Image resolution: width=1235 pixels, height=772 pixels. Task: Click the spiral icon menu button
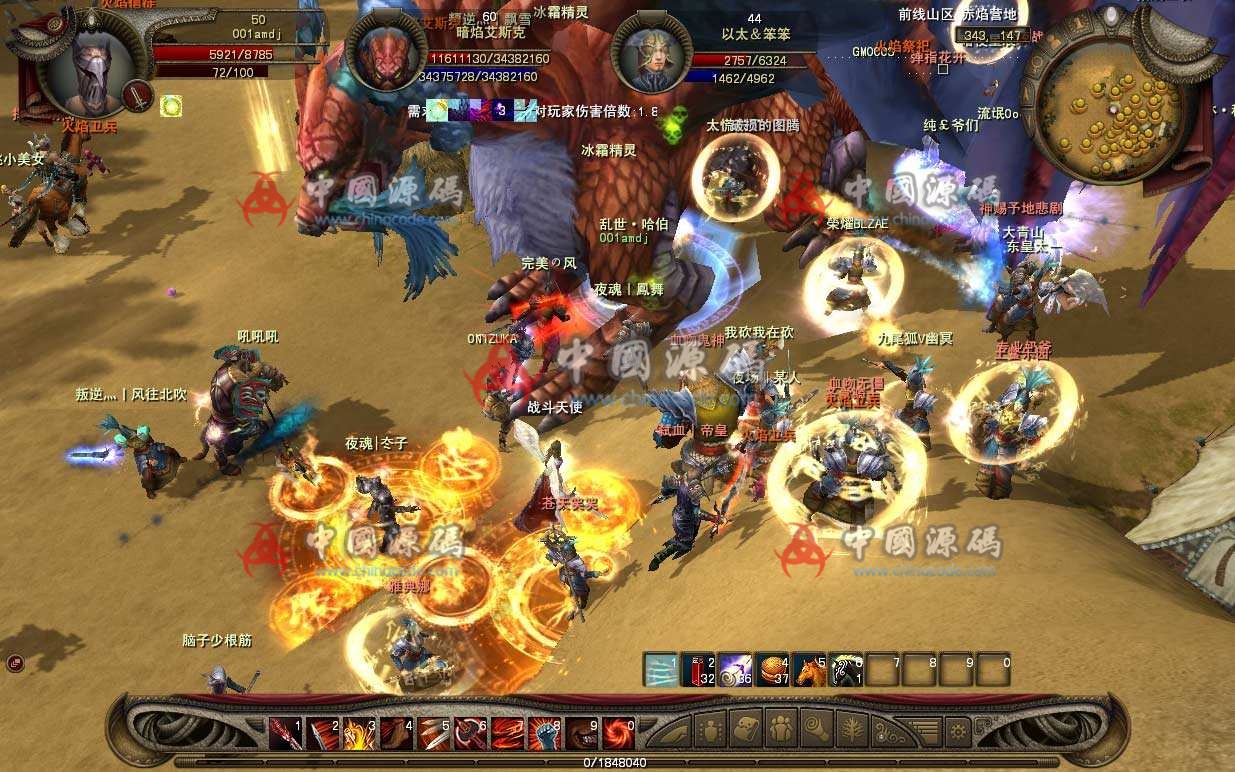(x=815, y=729)
